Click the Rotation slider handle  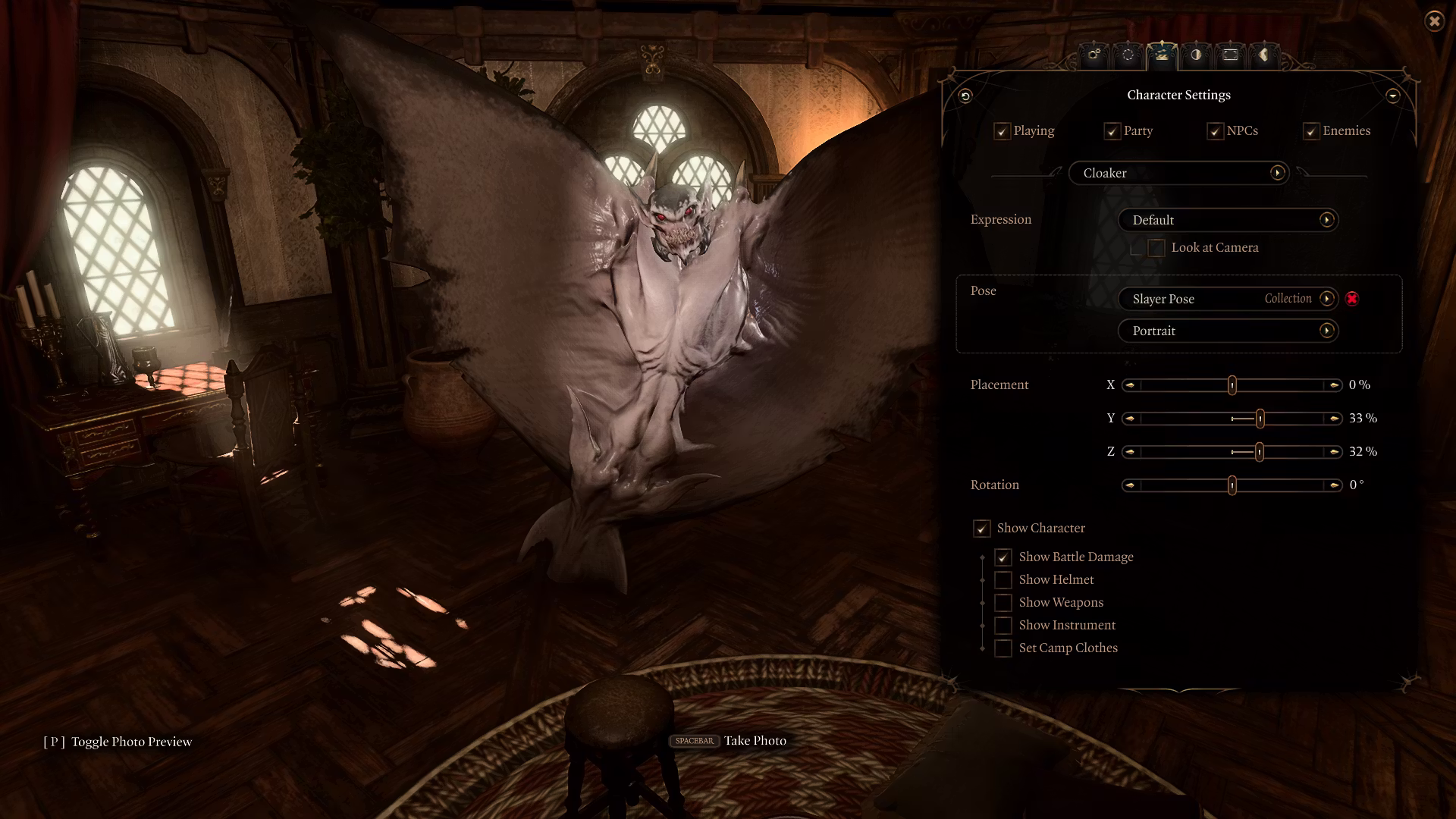1231,485
